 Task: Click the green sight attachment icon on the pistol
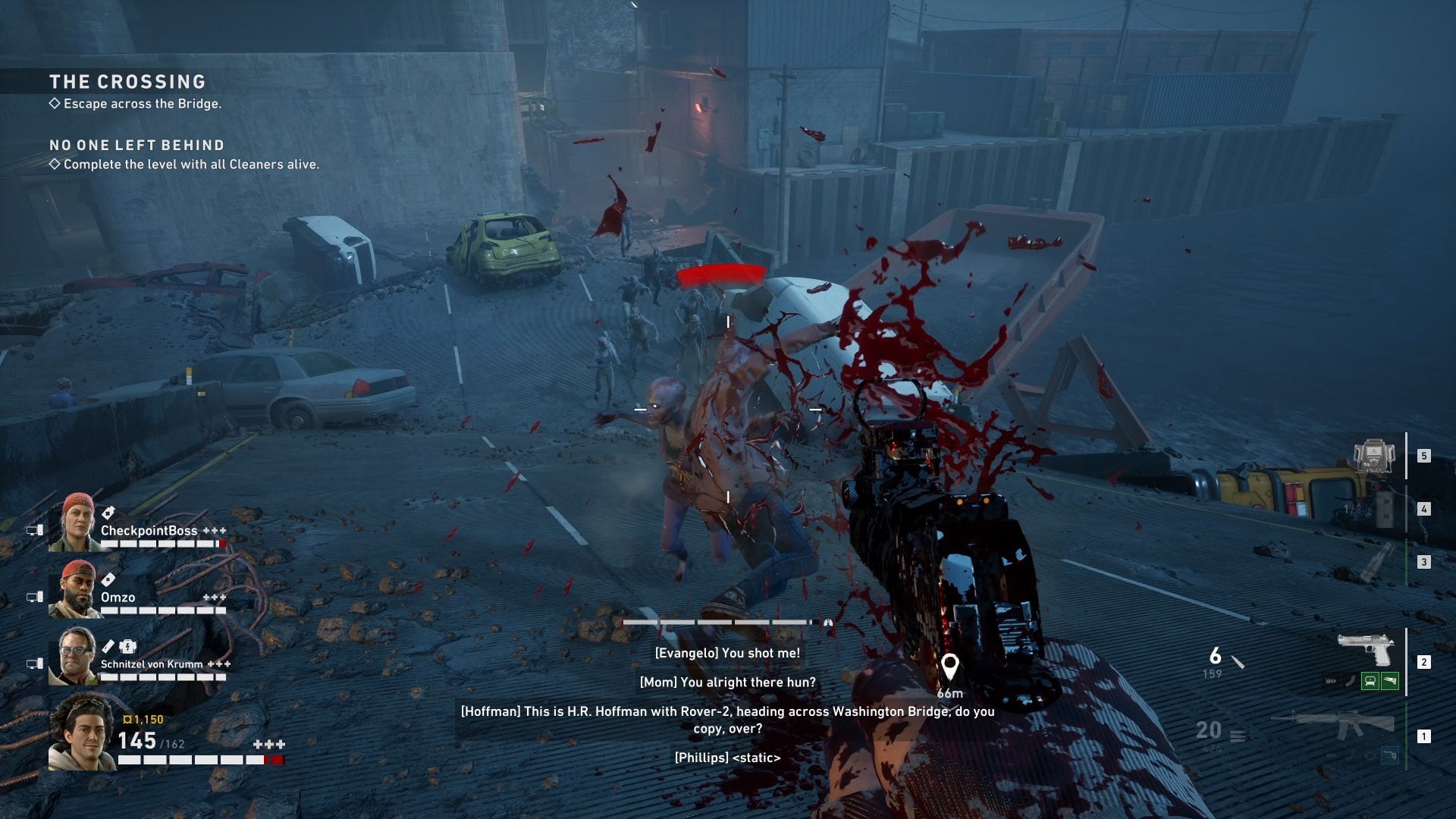click(x=1370, y=681)
